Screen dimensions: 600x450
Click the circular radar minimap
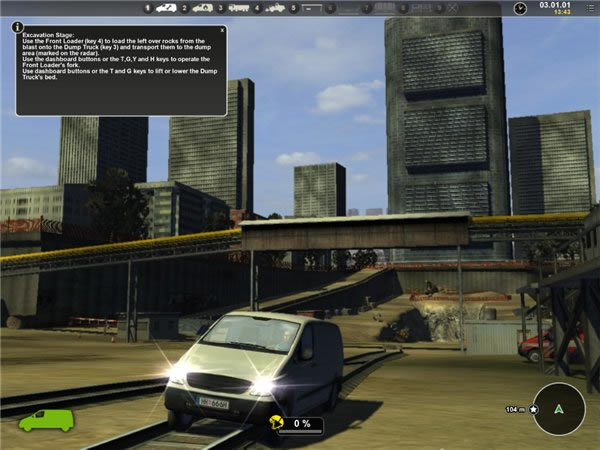[559, 408]
